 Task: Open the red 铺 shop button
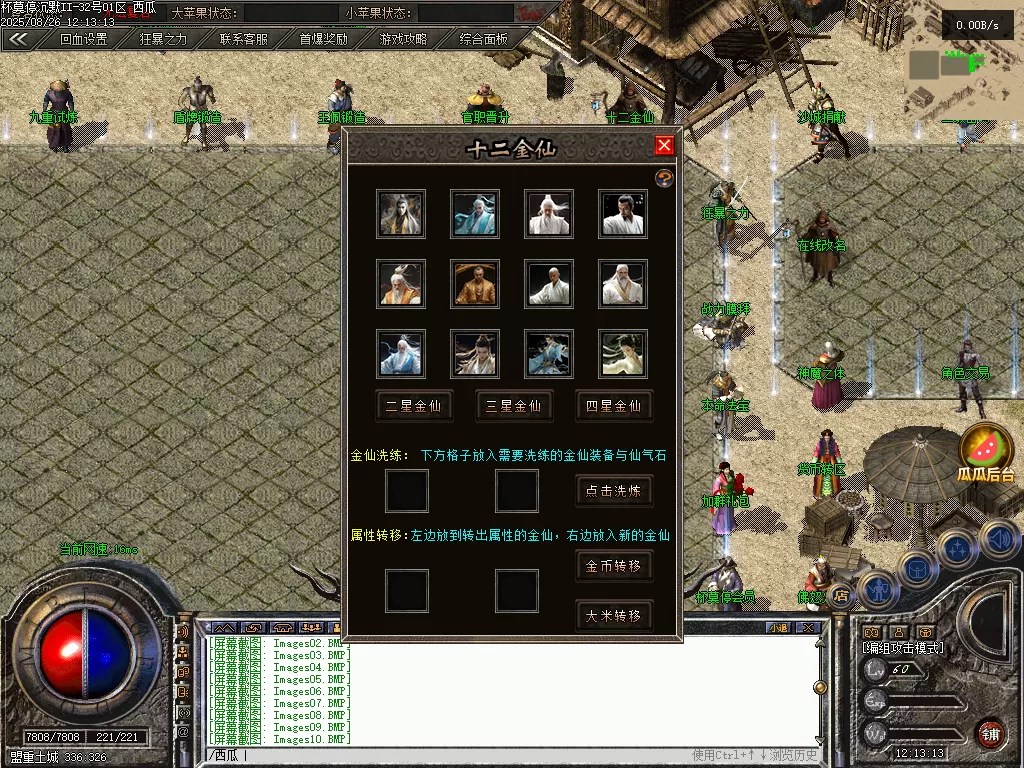click(x=990, y=733)
